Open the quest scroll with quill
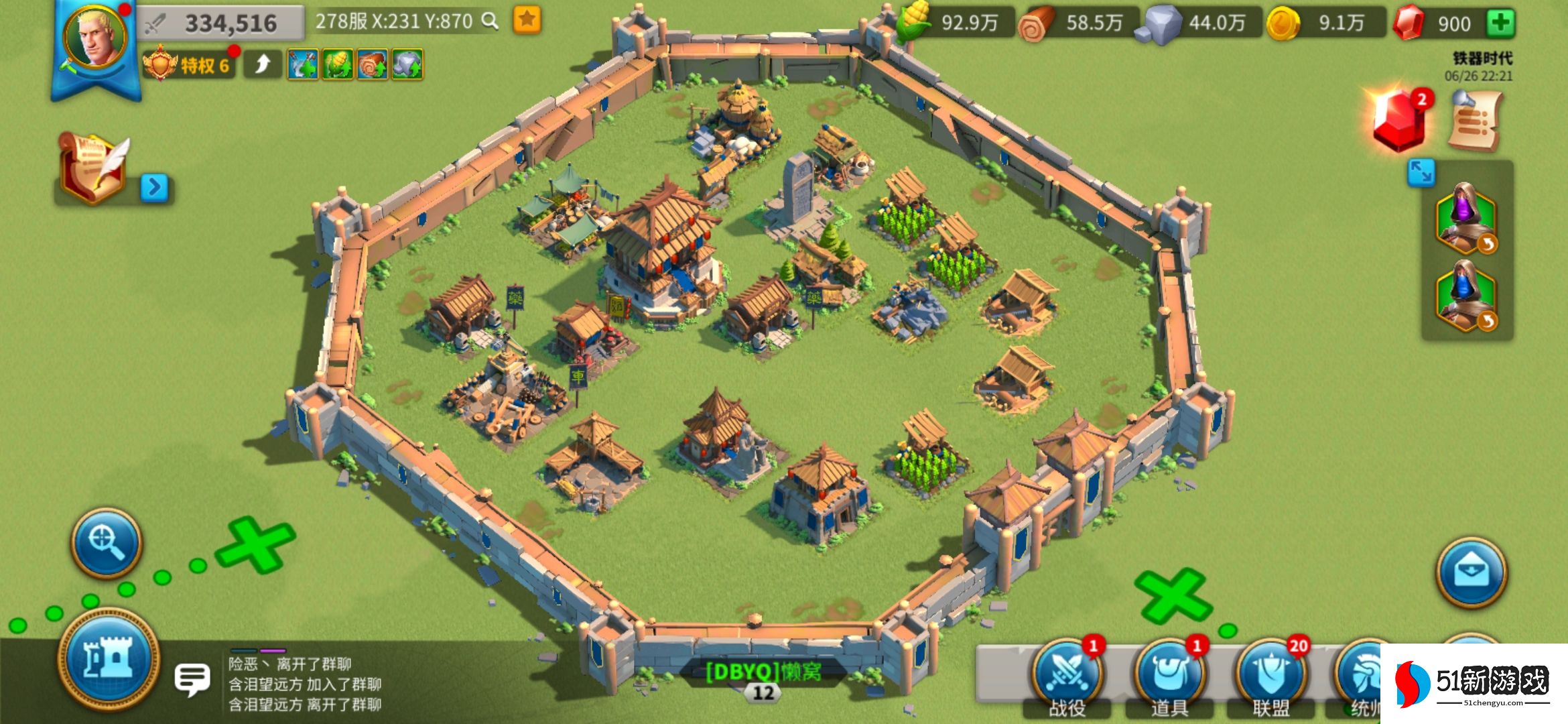The height and width of the screenshot is (724, 1568). pyautogui.click(x=92, y=168)
